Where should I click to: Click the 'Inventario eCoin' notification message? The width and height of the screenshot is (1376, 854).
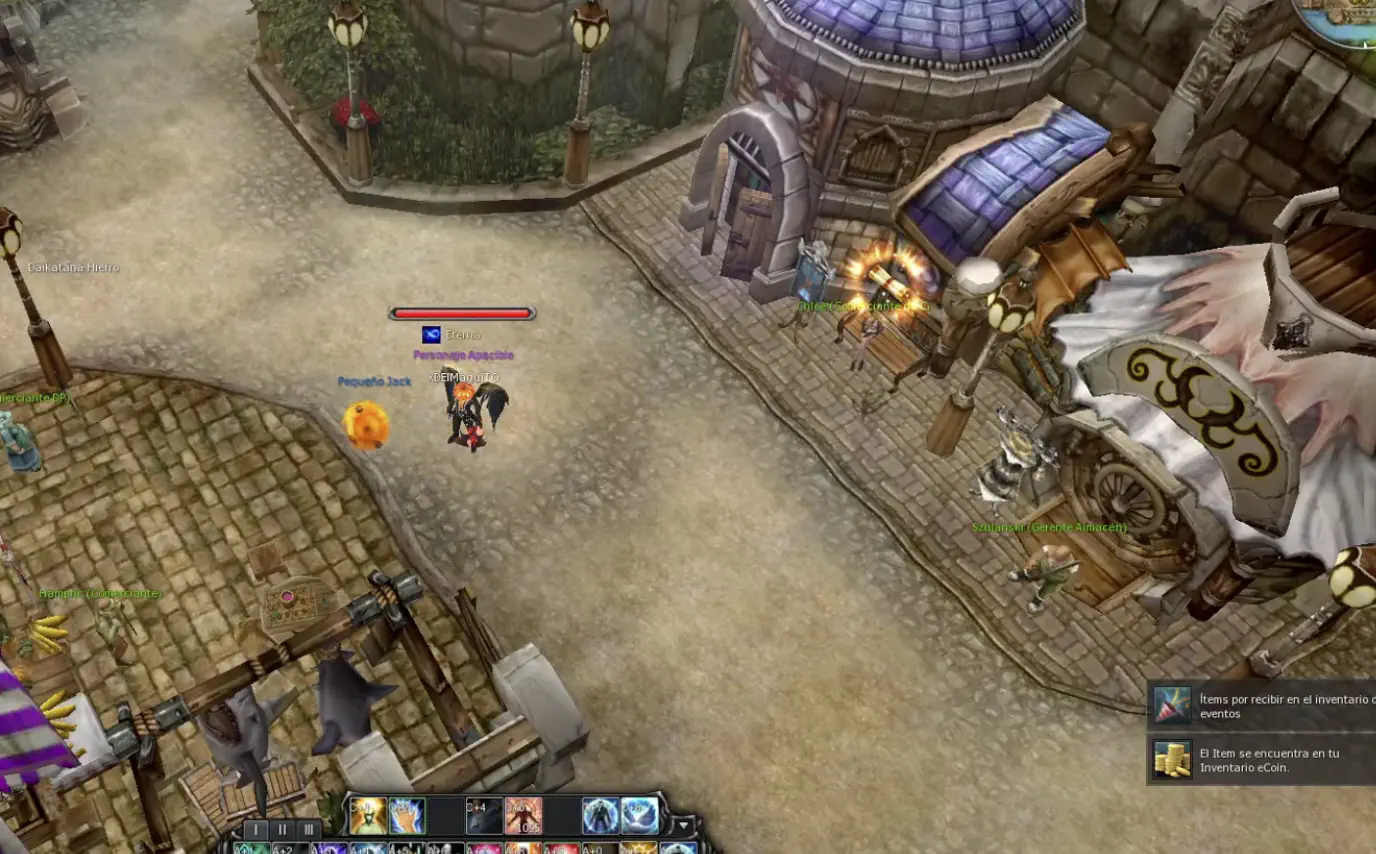(x=1280, y=758)
